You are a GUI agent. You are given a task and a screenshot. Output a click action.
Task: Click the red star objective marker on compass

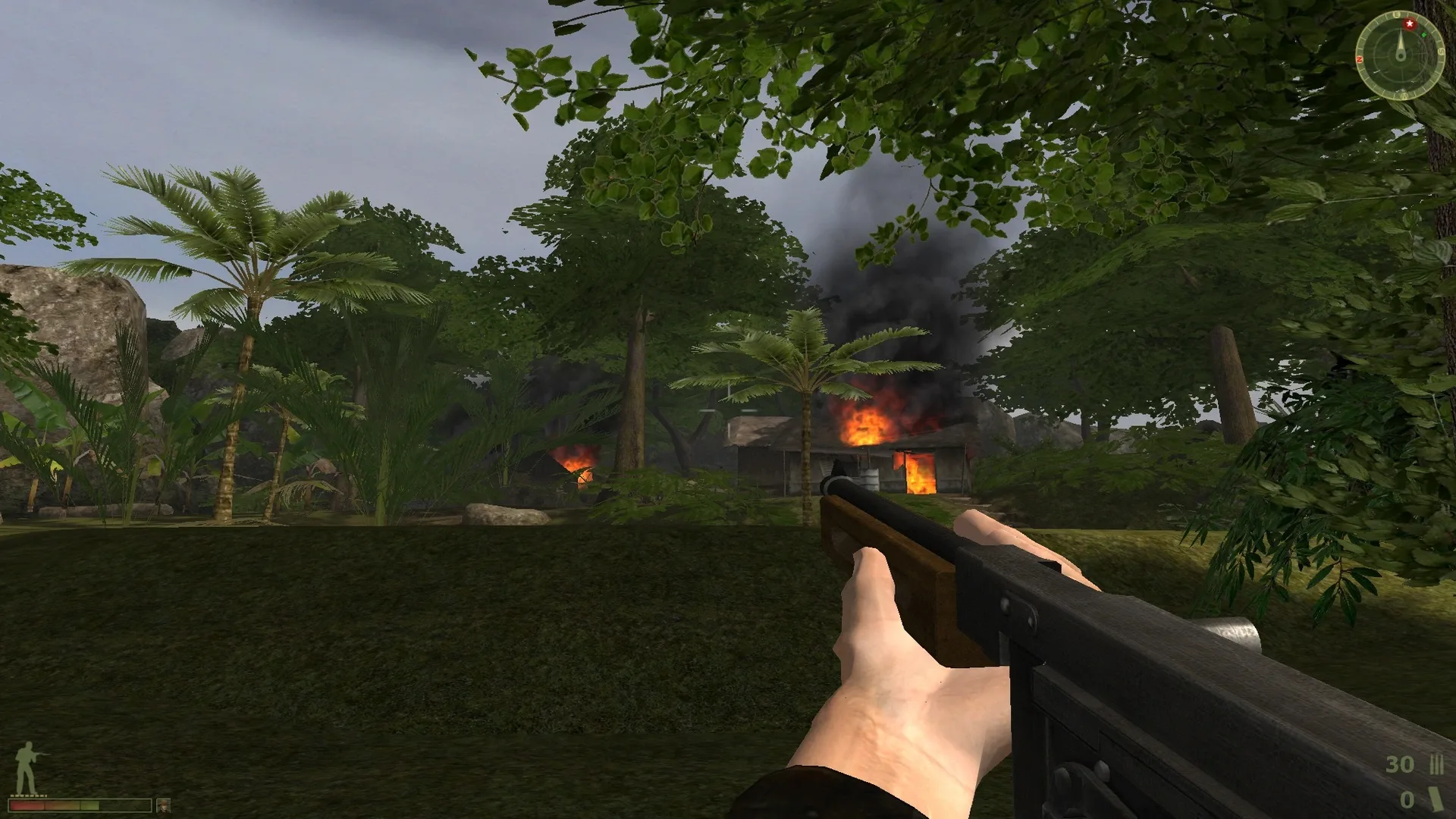pyautogui.click(x=1410, y=24)
